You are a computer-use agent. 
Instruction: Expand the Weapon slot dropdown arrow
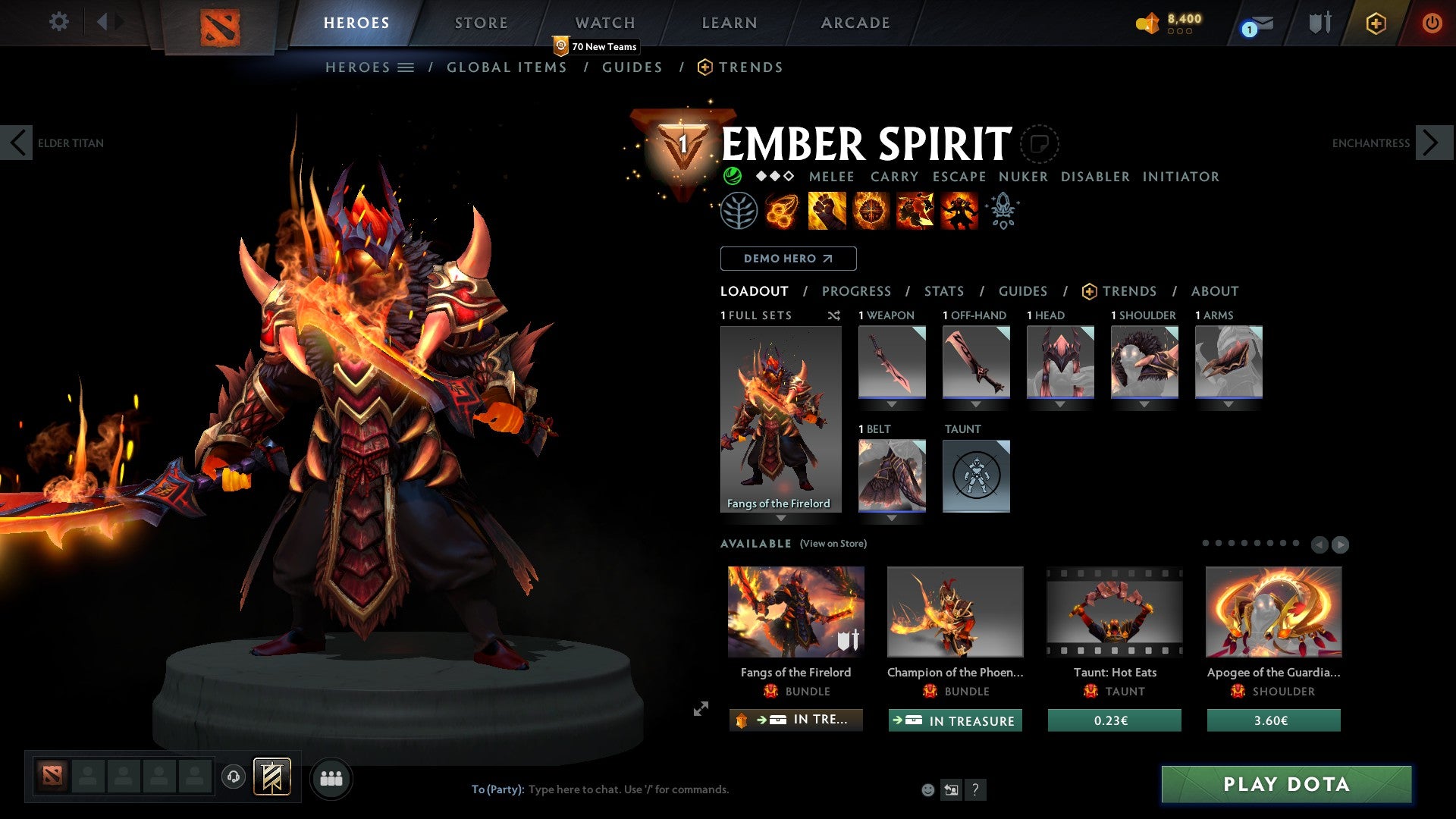892,403
